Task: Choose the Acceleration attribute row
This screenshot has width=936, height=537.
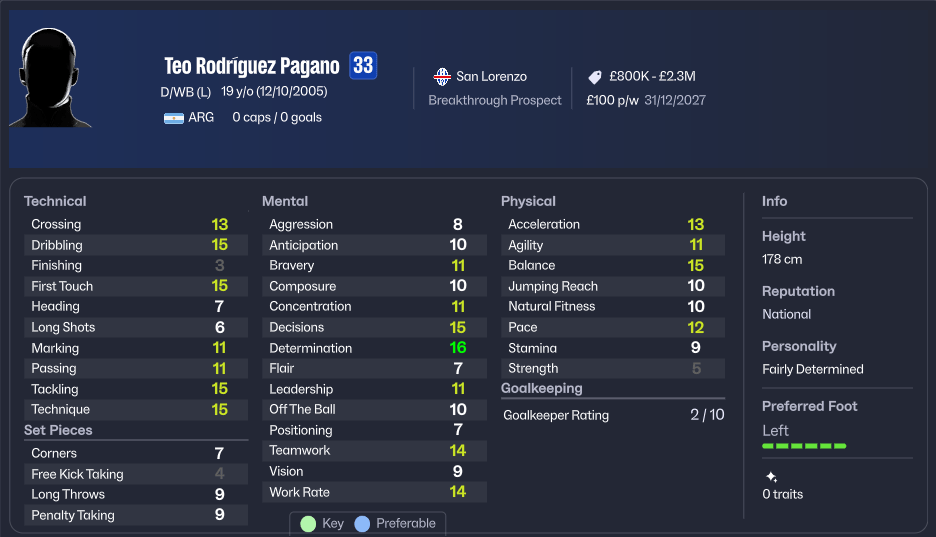Action: click(612, 224)
